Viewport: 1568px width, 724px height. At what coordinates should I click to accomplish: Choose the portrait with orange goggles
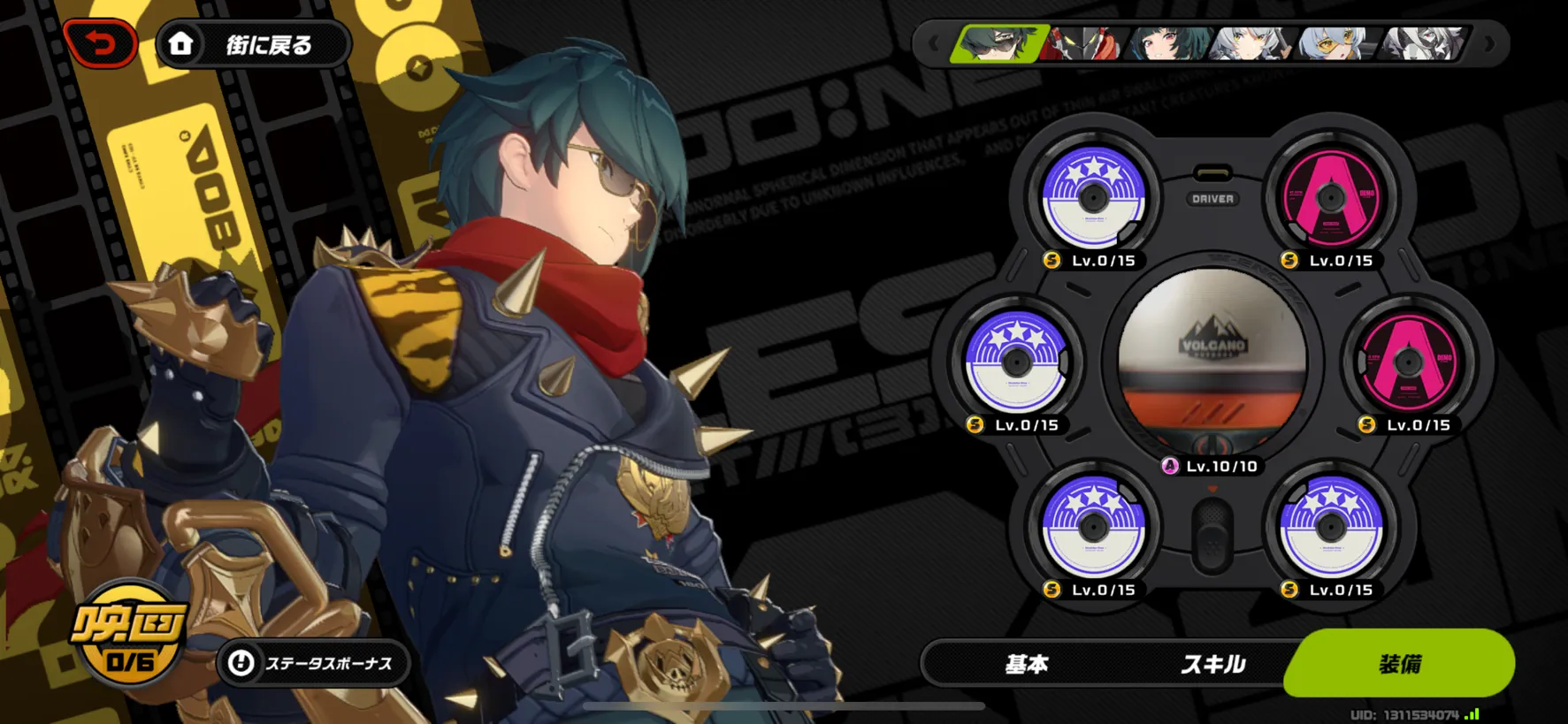1335,43
